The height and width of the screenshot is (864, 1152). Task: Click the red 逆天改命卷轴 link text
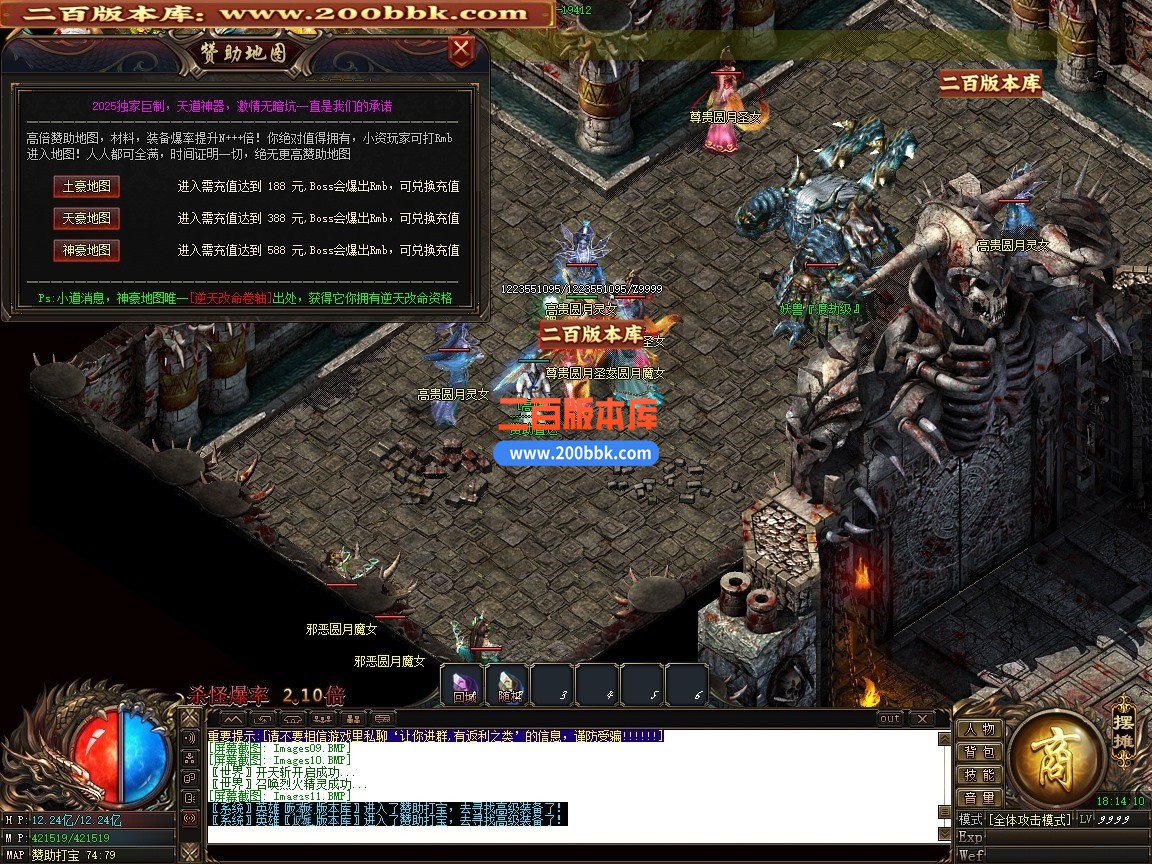tap(231, 298)
